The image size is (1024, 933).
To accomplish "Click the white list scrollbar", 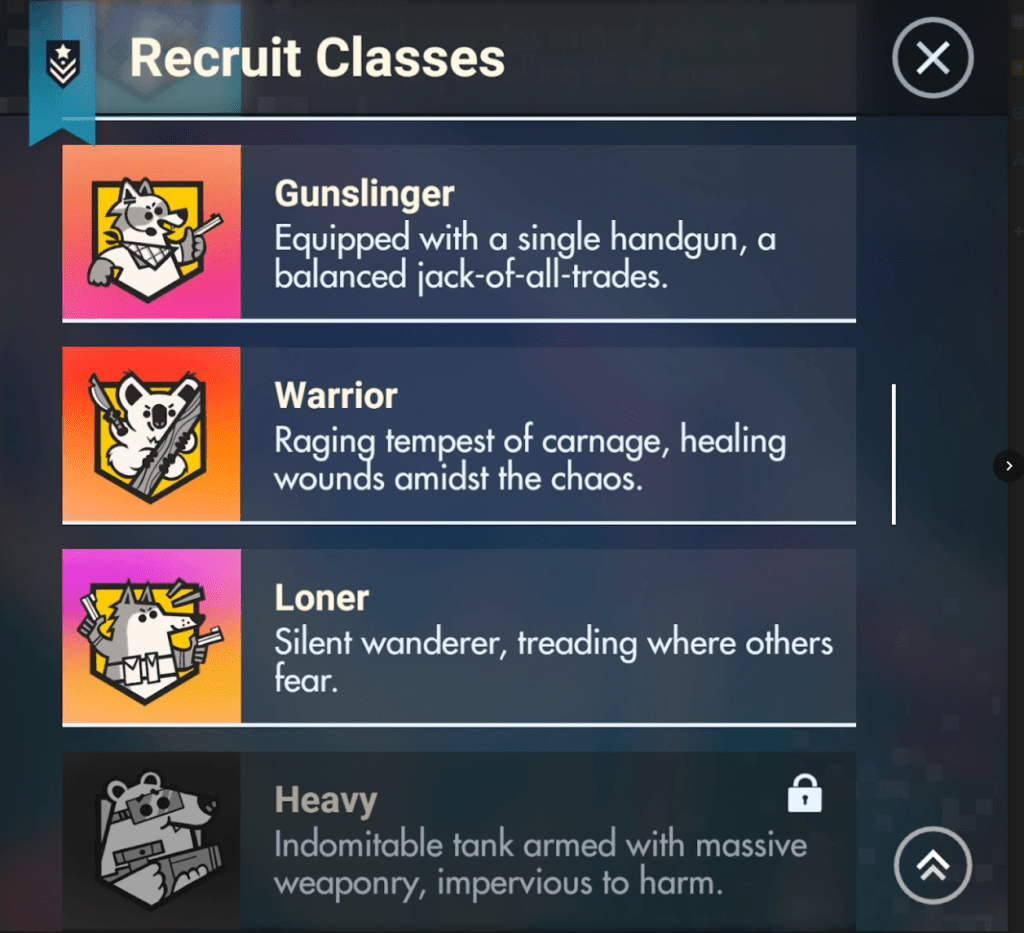I will pos(893,454).
